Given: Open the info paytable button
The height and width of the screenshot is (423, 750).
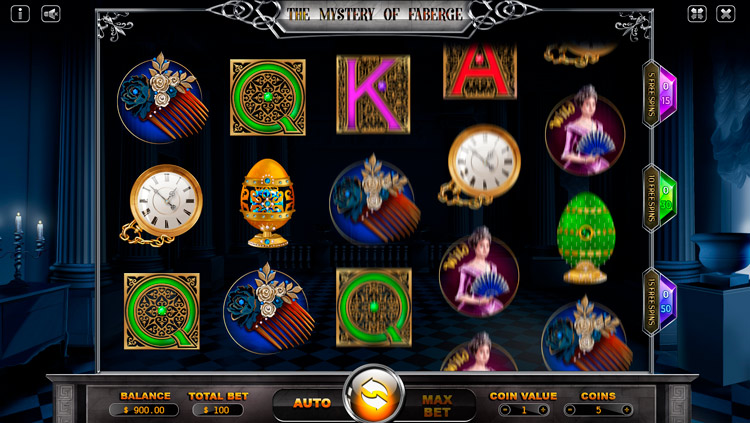Looking at the screenshot, I should [22, 14].
